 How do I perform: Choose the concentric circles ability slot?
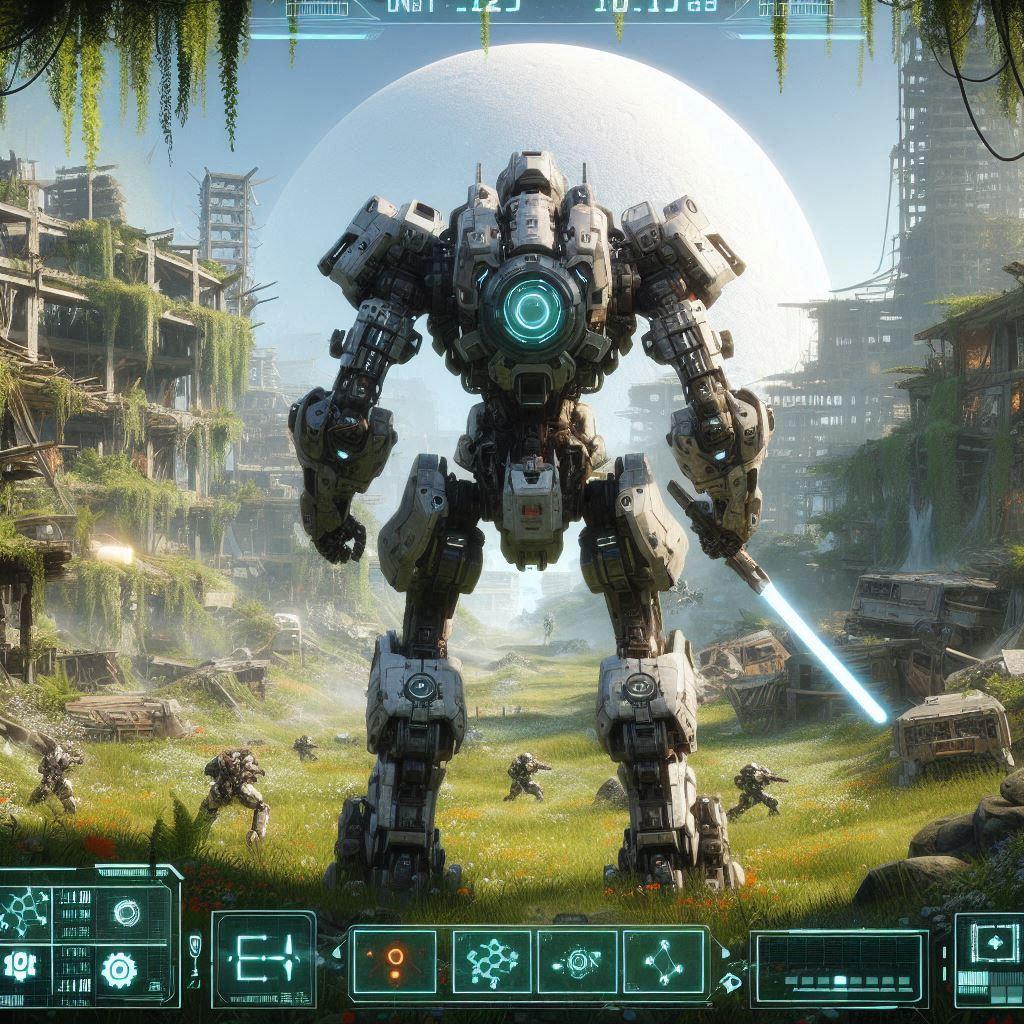pyautogui.click(x=577, y=961)
